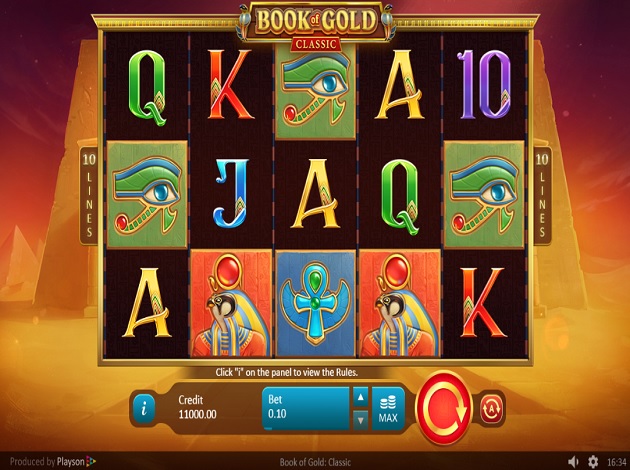Screen dimensions: 630x470
Task: Click the Bet amount field
Action: pos(306,408)
